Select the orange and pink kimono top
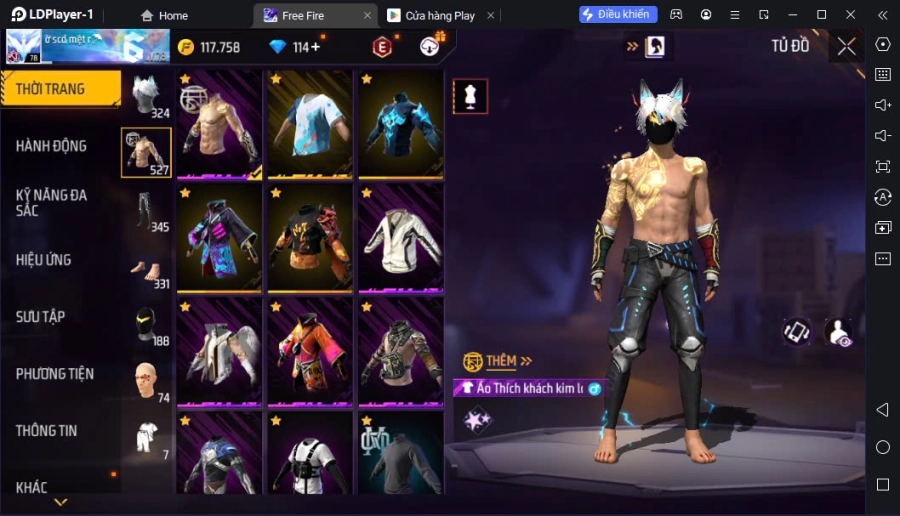Viewport: 900px width, 516px height. click(x=310, y=351)
